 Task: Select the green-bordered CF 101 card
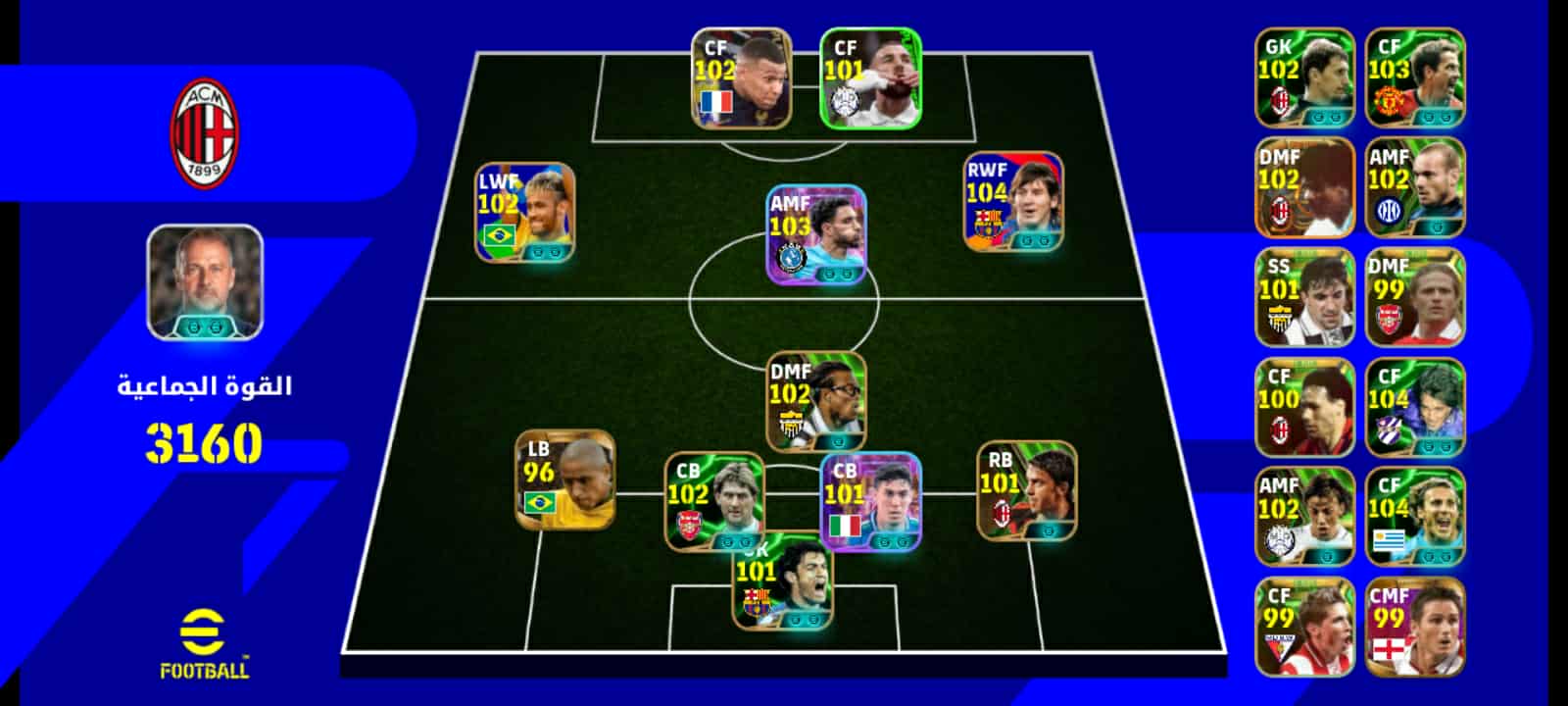[870, 78]
